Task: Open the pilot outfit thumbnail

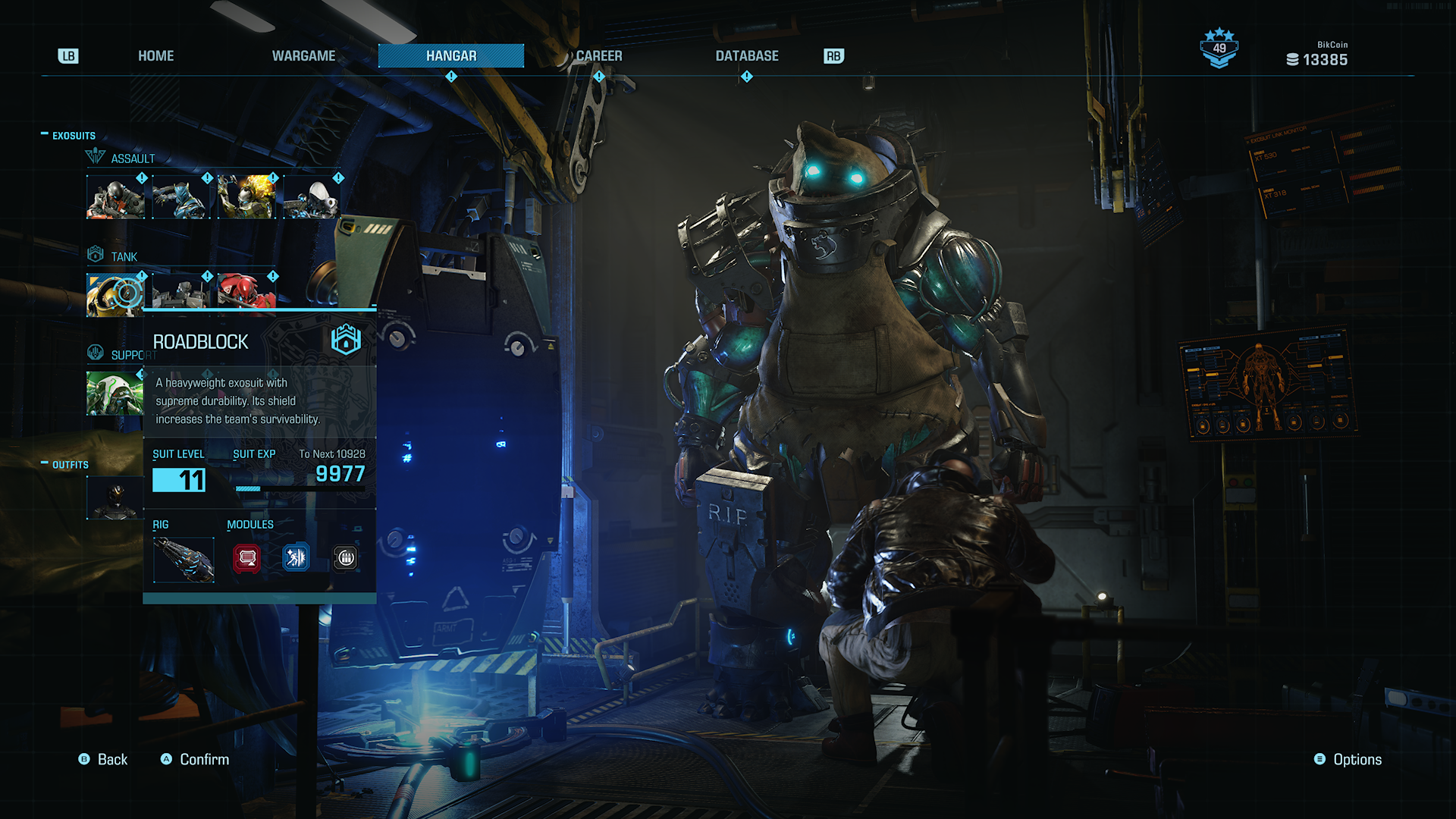Action: coord(115,498)
